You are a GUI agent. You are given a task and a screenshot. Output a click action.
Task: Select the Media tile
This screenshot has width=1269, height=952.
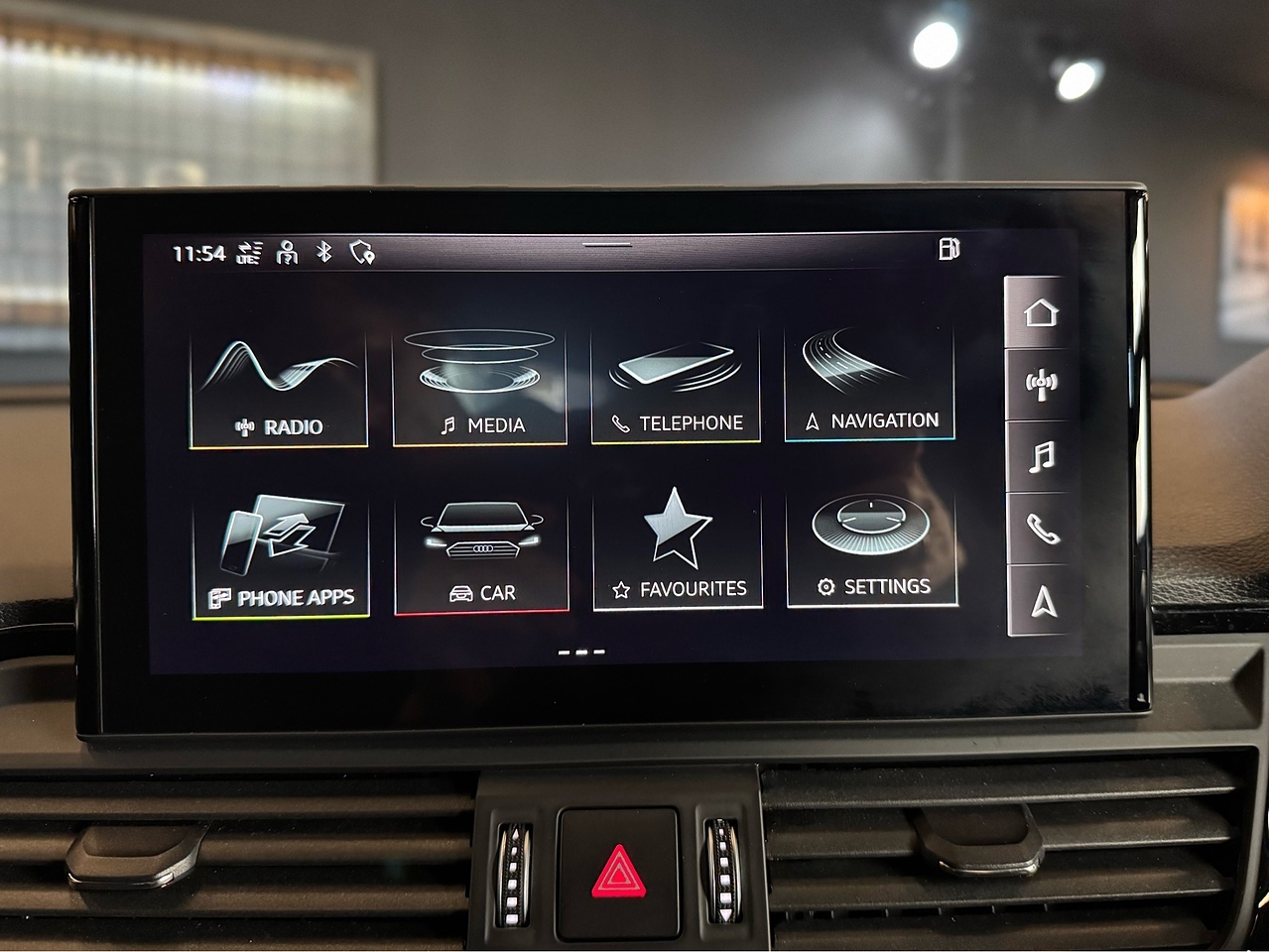click(x=480, y=388)
